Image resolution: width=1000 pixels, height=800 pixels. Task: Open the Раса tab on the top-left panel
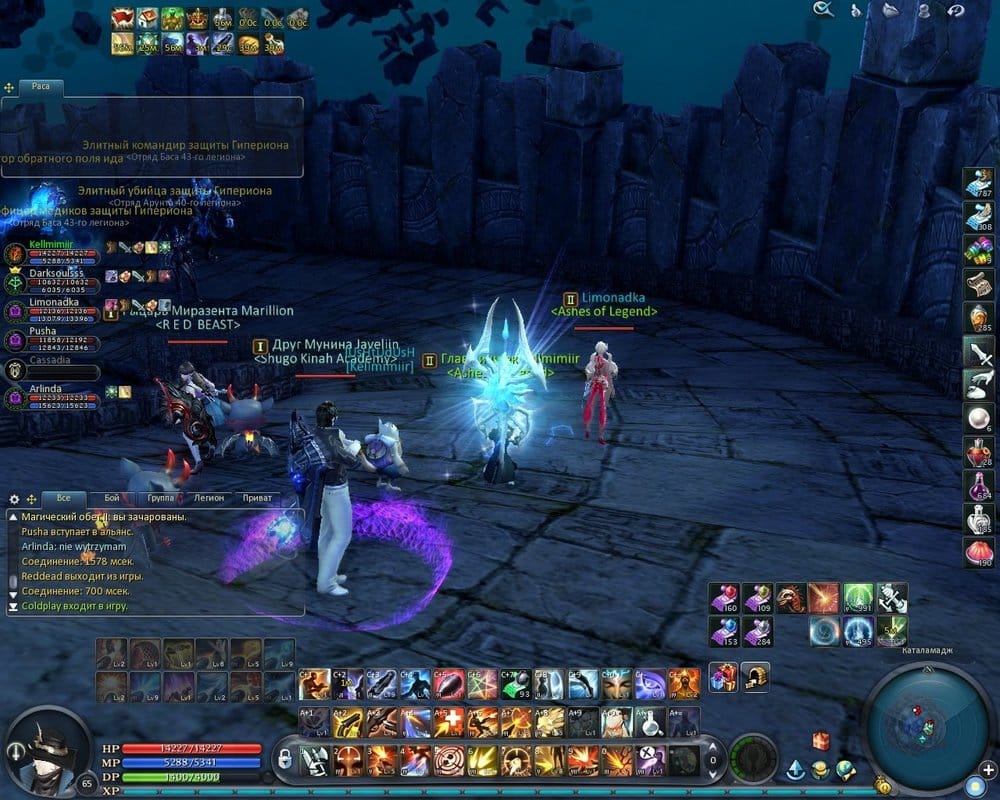pyautogui.click(x=40, y=87)
